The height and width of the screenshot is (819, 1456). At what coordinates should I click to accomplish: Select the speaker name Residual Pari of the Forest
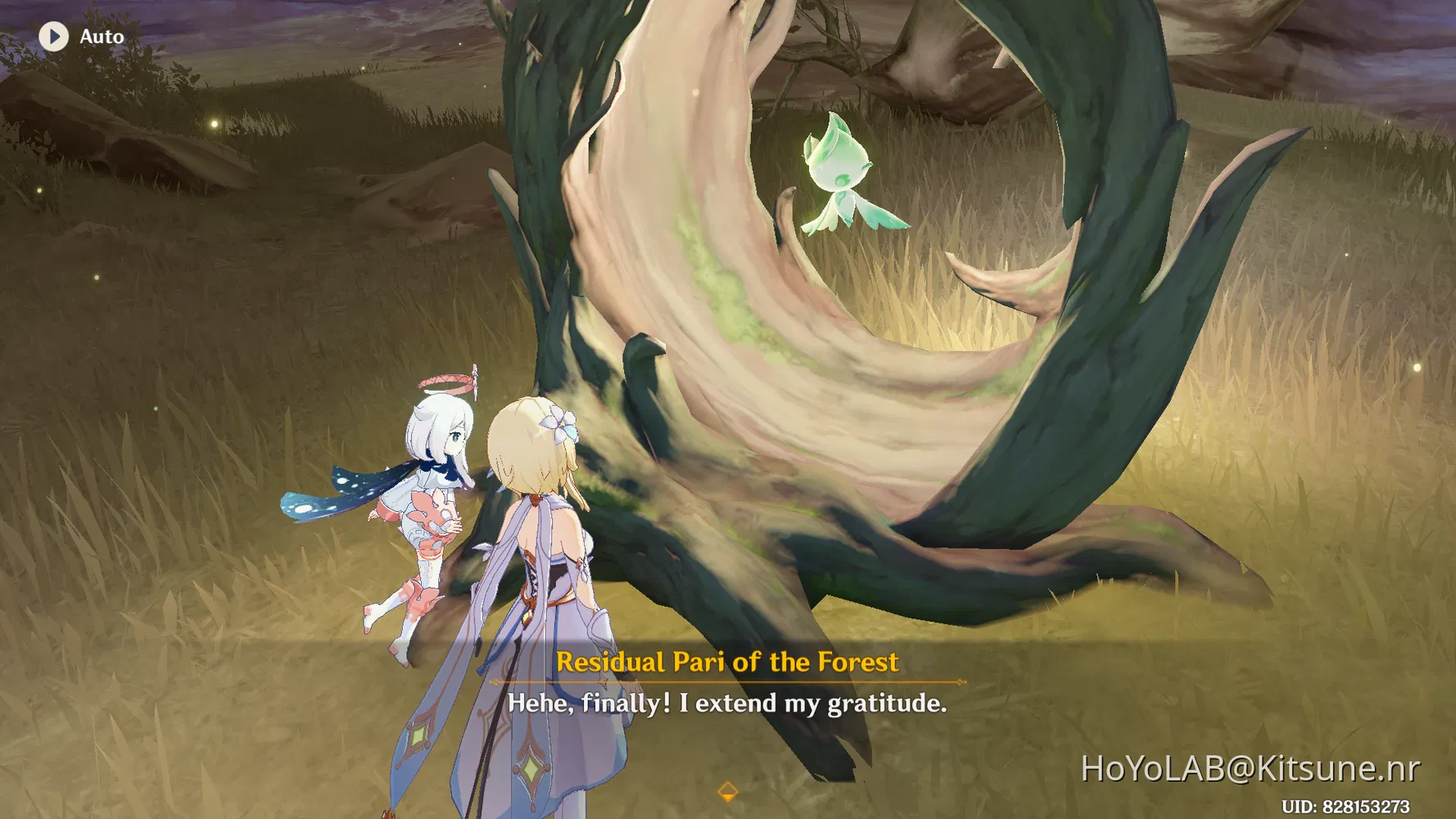[x=727, y=662]
